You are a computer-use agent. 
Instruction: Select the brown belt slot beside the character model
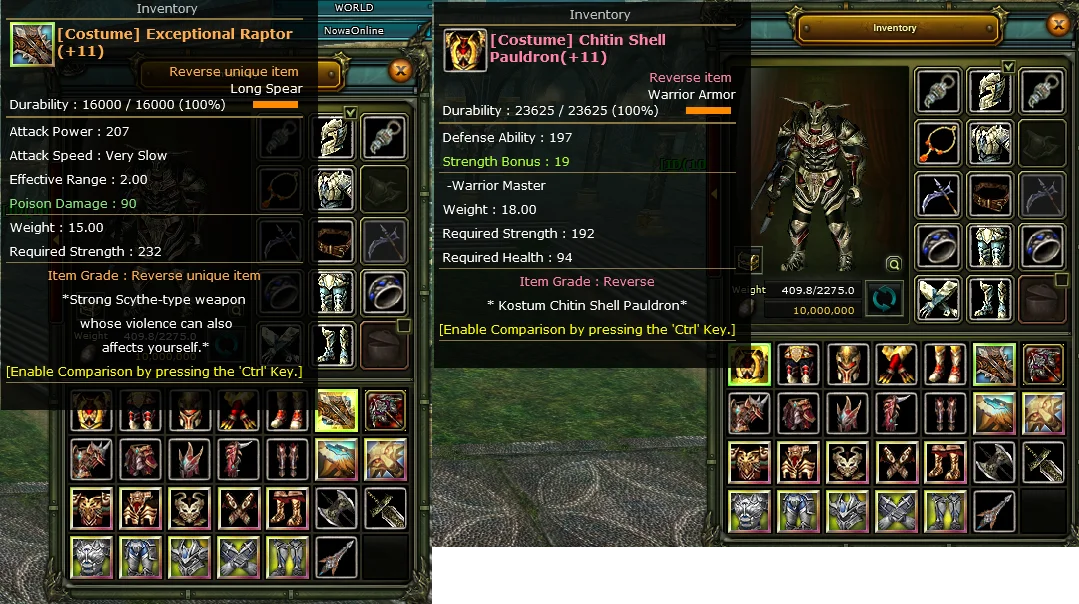point(990,195)
